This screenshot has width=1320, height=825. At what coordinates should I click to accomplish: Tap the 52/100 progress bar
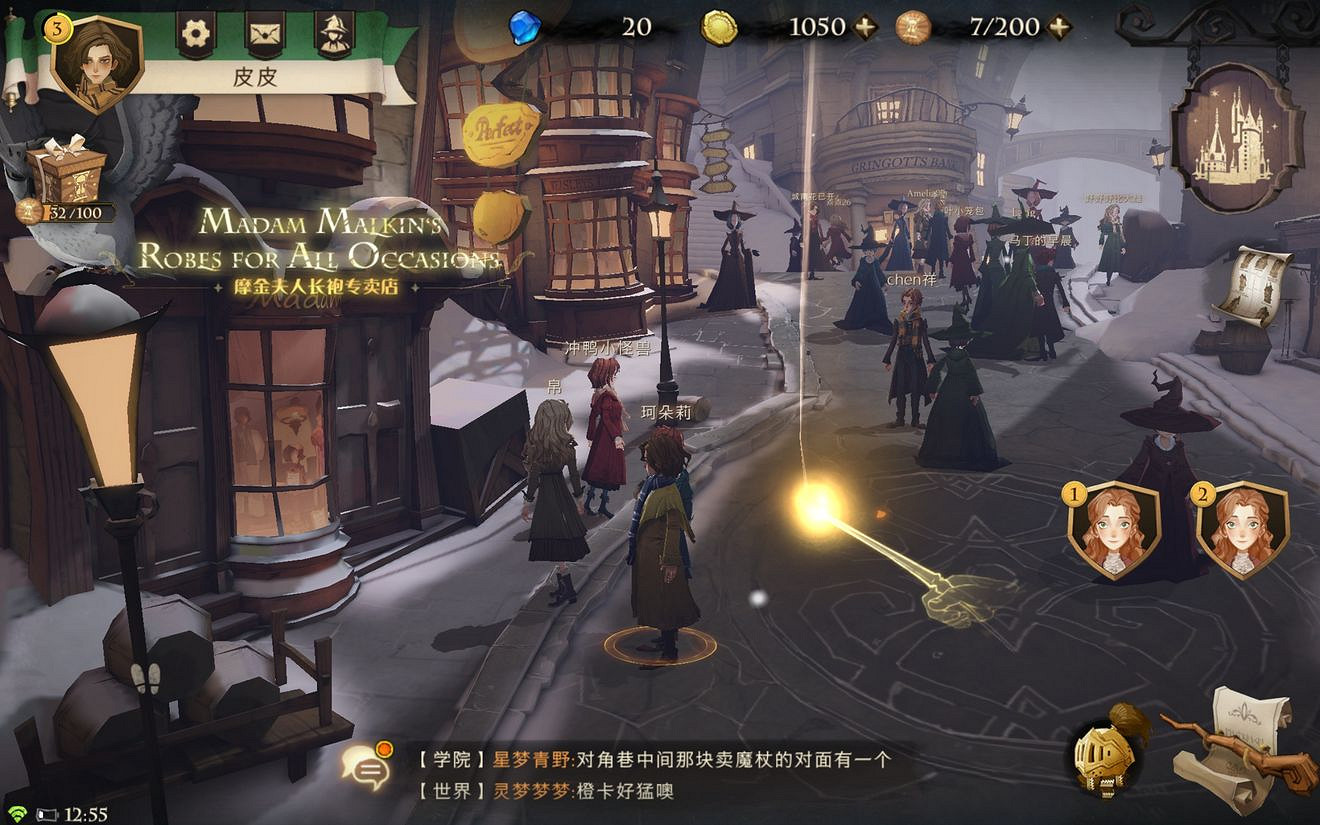[x=75, y=212]
